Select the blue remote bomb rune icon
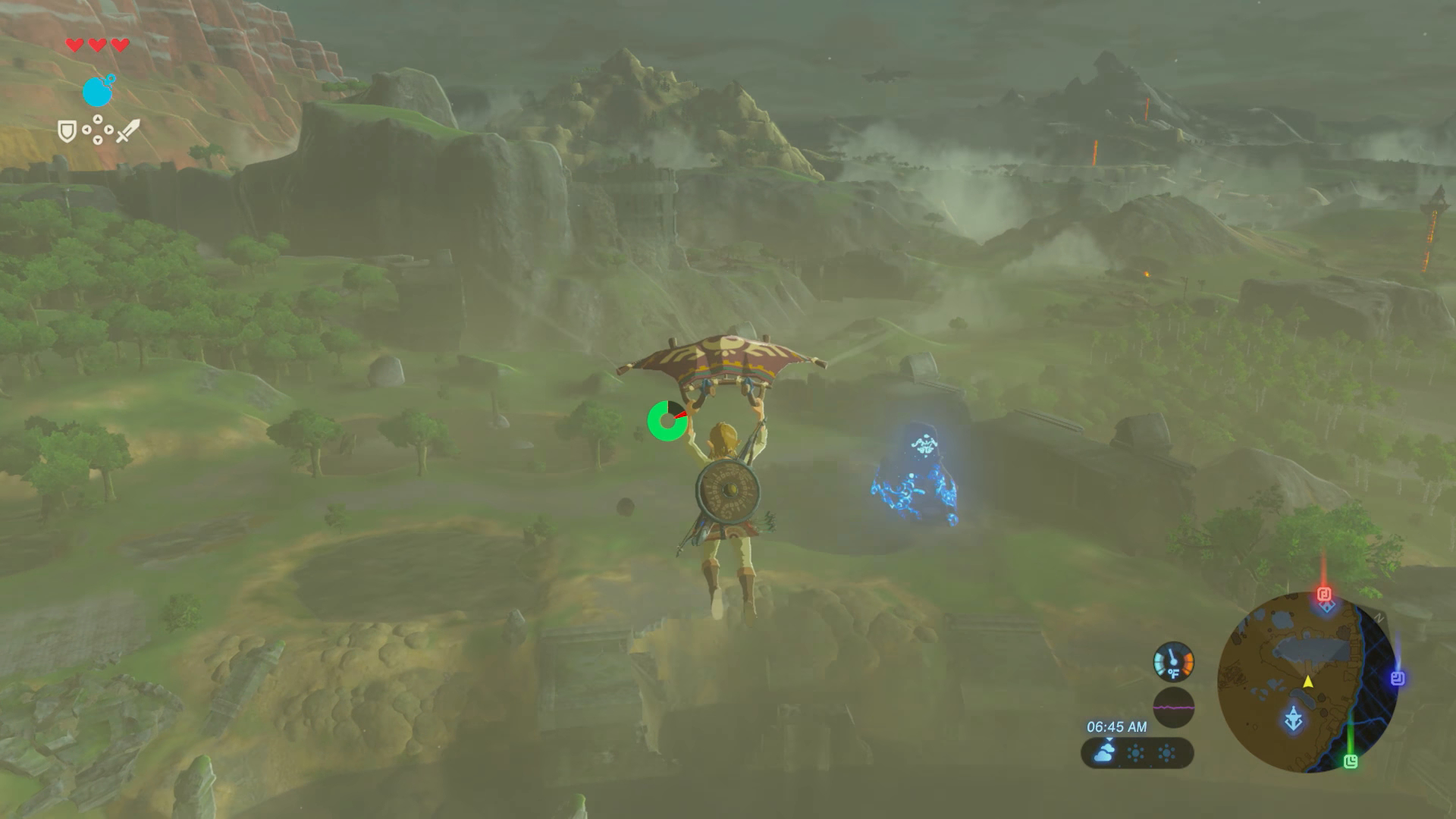Image resolution: width=1456 pixels, height=819 pixels. pyautogui.click(x=97, y=92)
